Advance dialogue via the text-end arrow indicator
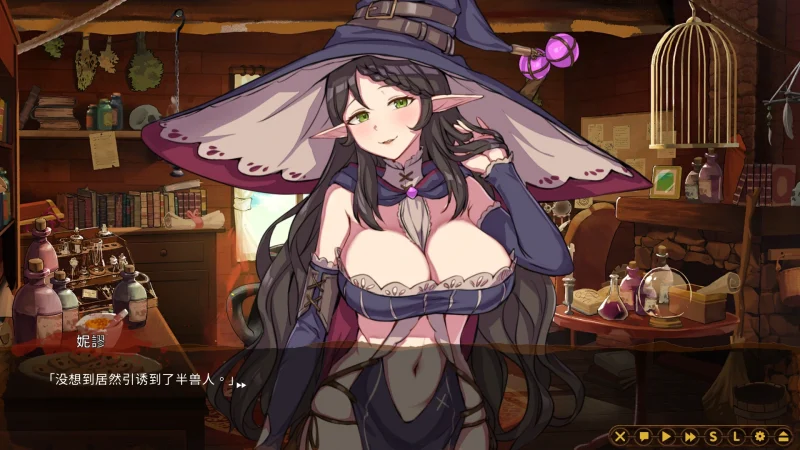Screen dimensions: 800x450 (241, 384)
